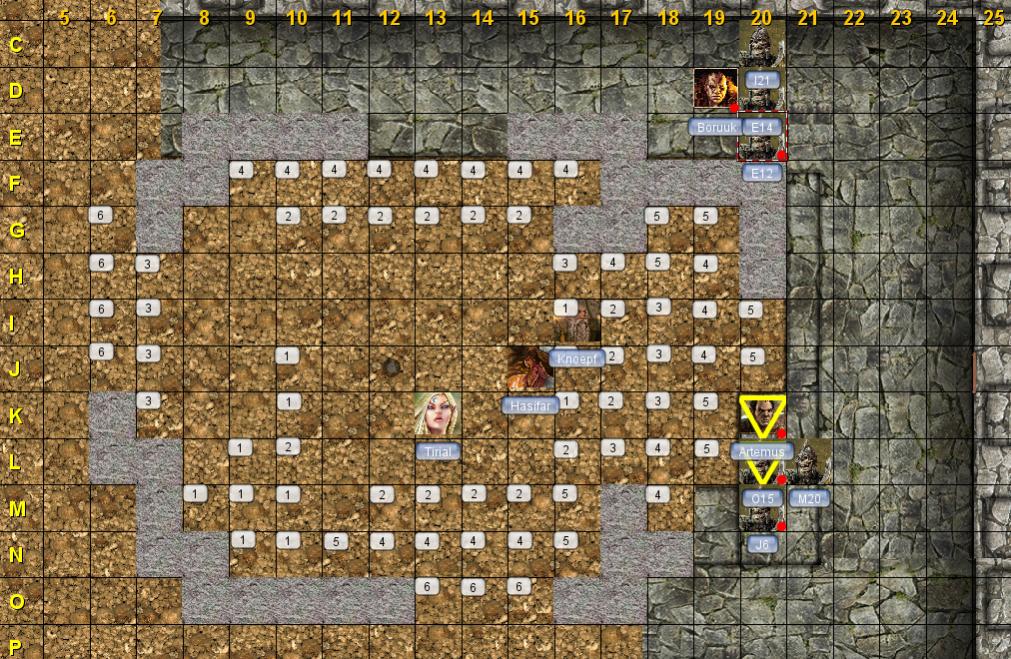Select the Artemus token with yellow triangle
Screen dimensions: 1011x659
762,416
